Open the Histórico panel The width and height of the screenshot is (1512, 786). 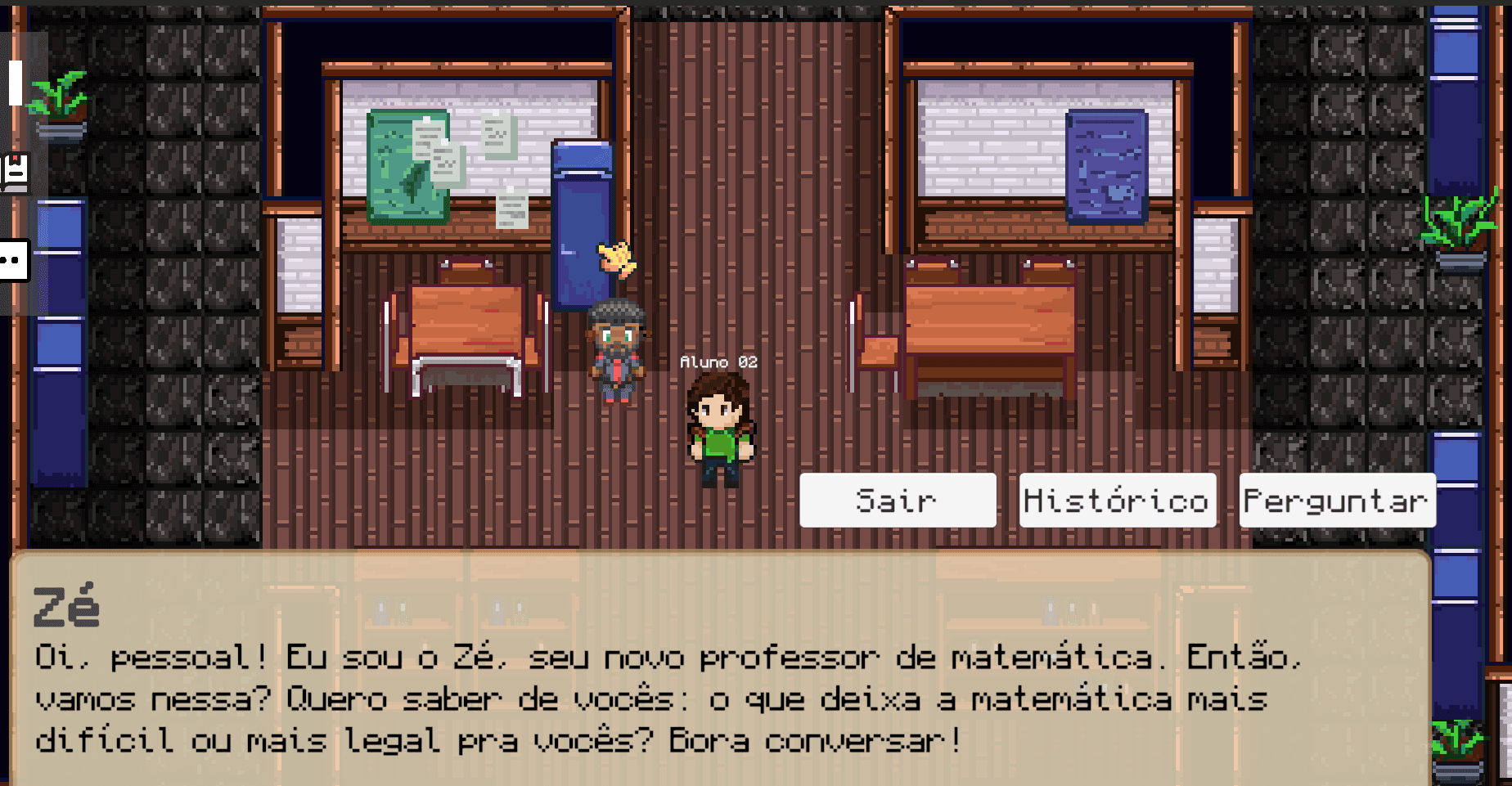pos(1117,500)
